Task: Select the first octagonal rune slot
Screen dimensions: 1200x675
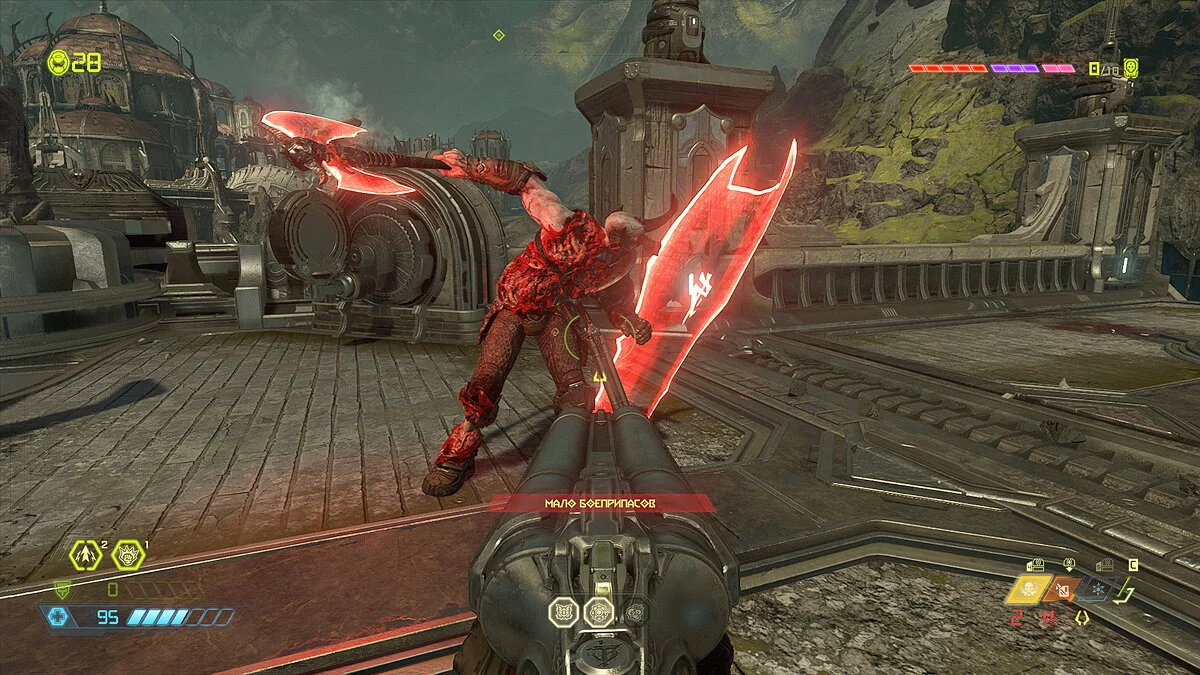Action: click(563, 612)
